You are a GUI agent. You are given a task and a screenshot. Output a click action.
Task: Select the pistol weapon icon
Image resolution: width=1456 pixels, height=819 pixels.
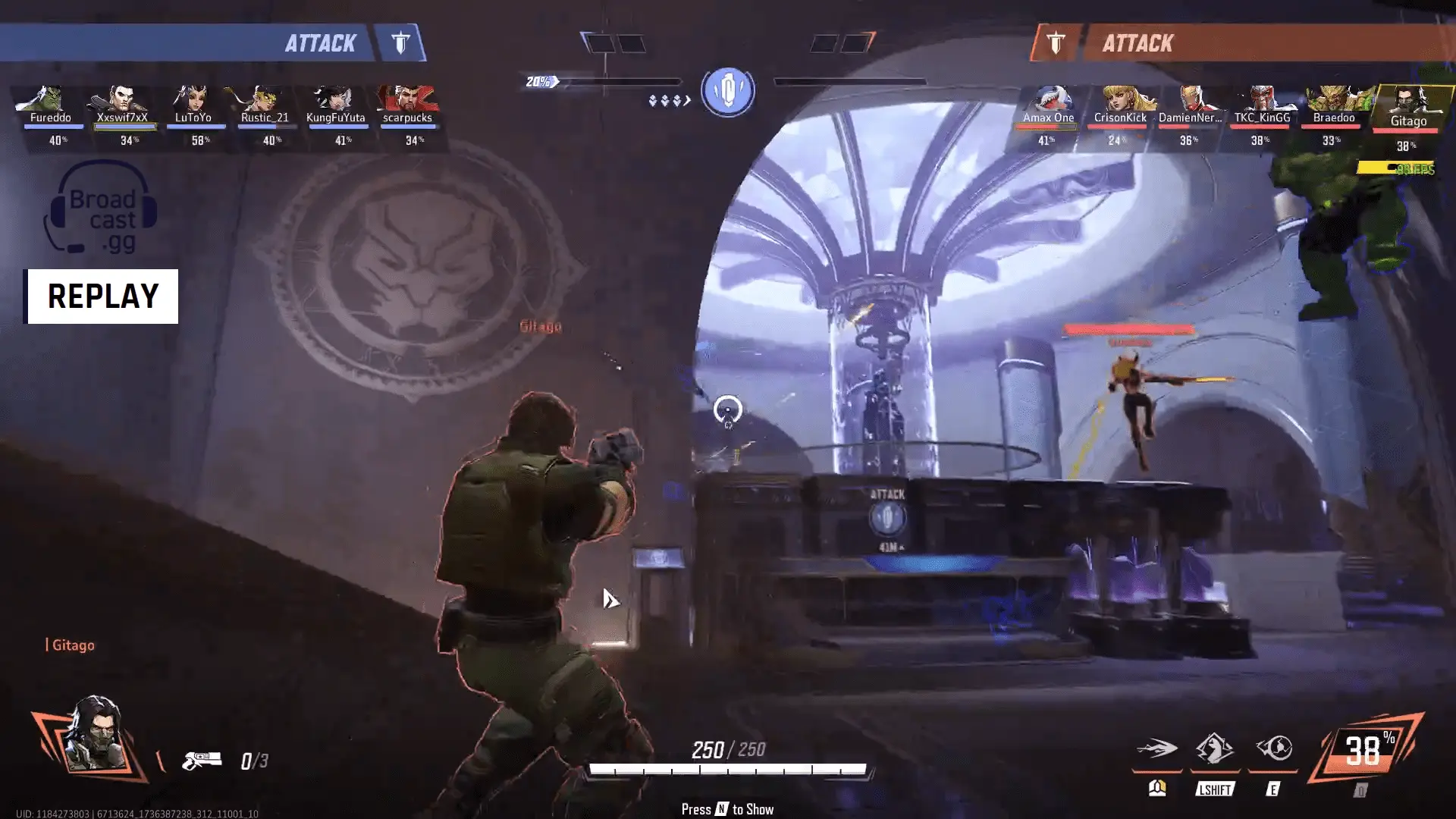coord(202,760)
